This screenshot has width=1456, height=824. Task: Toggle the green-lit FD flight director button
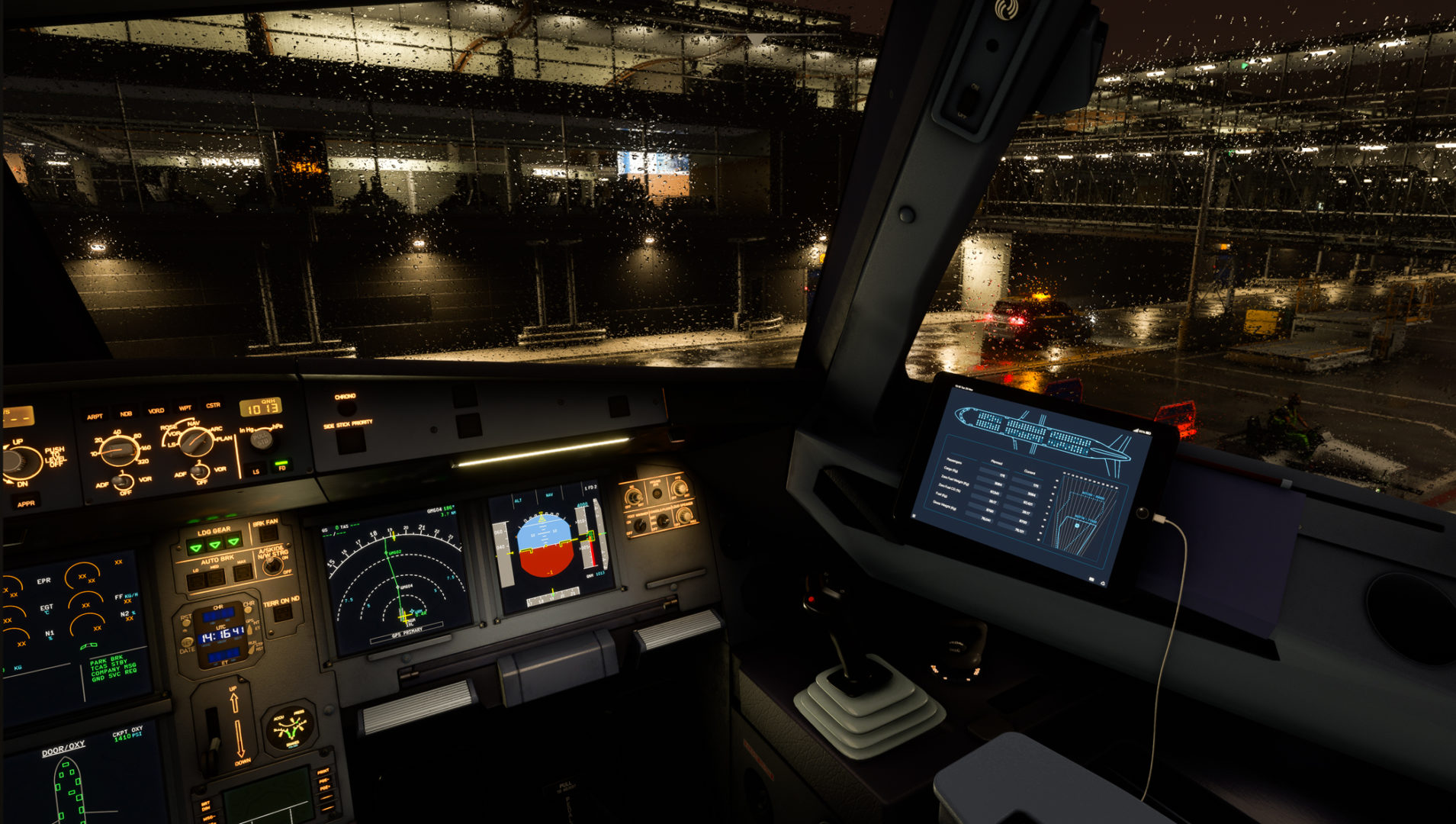tap(282, 465)
